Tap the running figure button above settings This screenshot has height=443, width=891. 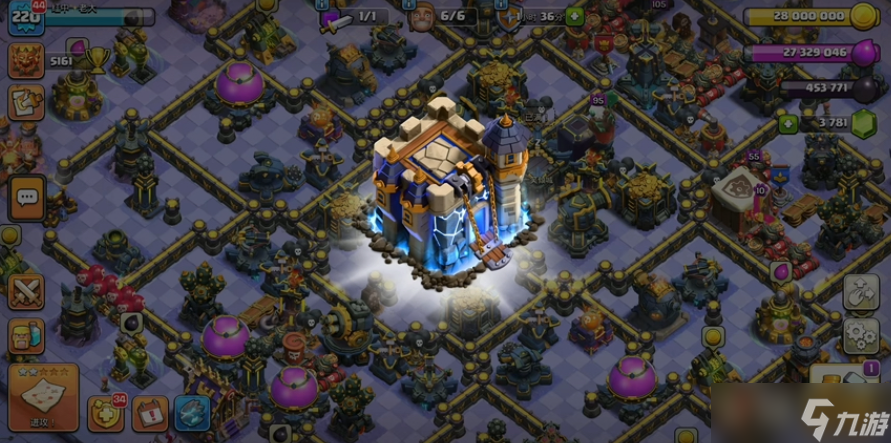pos(860,293)
